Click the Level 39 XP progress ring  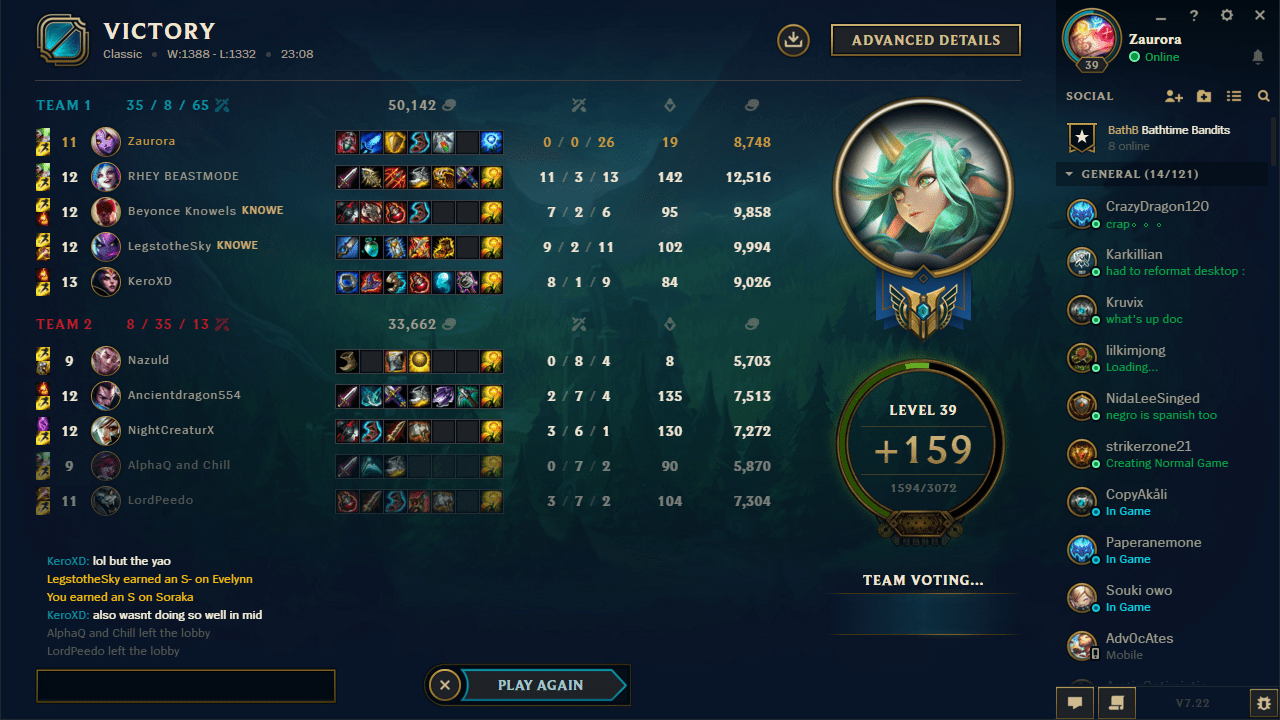click(x=922, y=449)
